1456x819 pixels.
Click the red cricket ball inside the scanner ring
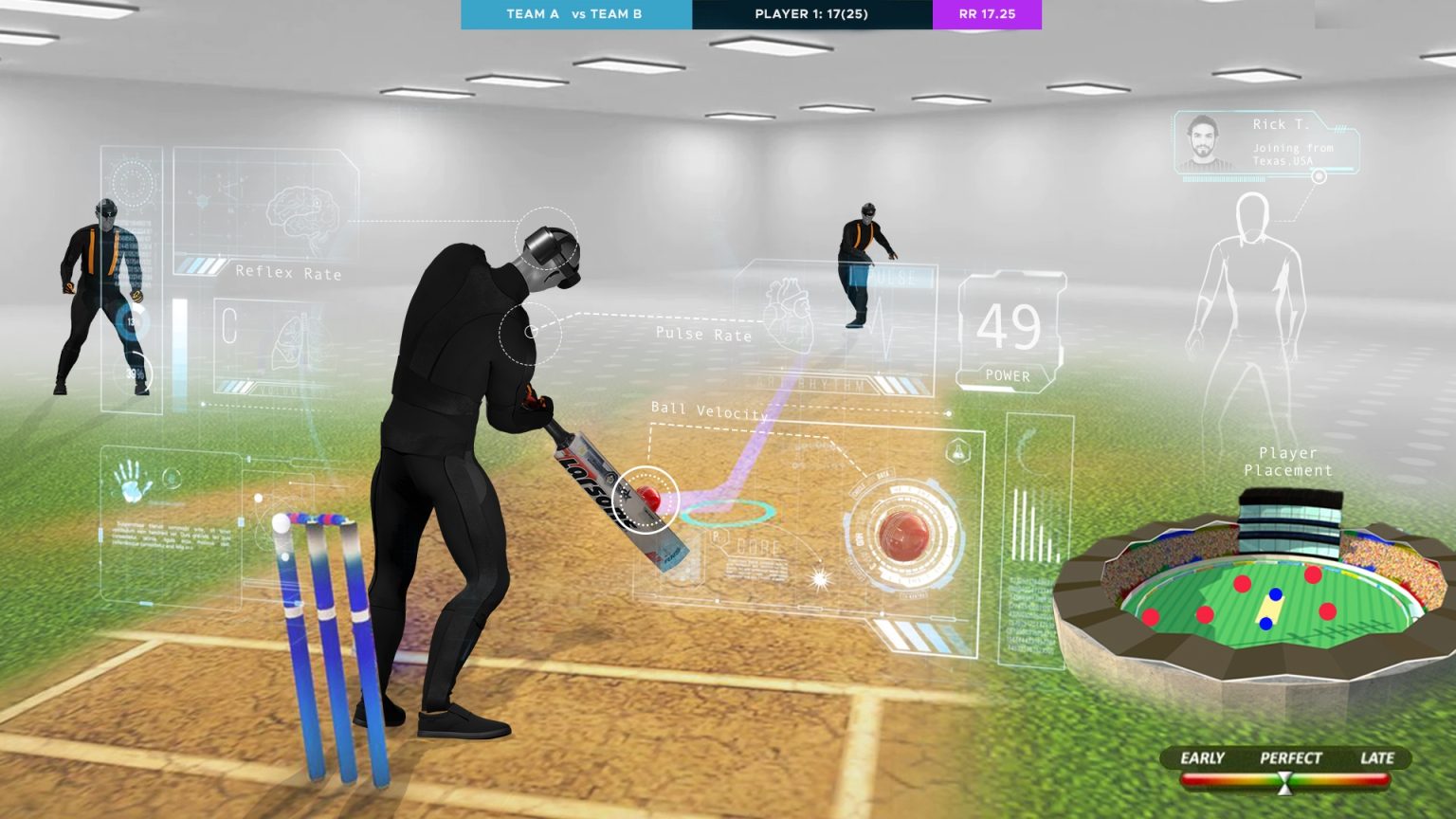[x=904, y=537]
